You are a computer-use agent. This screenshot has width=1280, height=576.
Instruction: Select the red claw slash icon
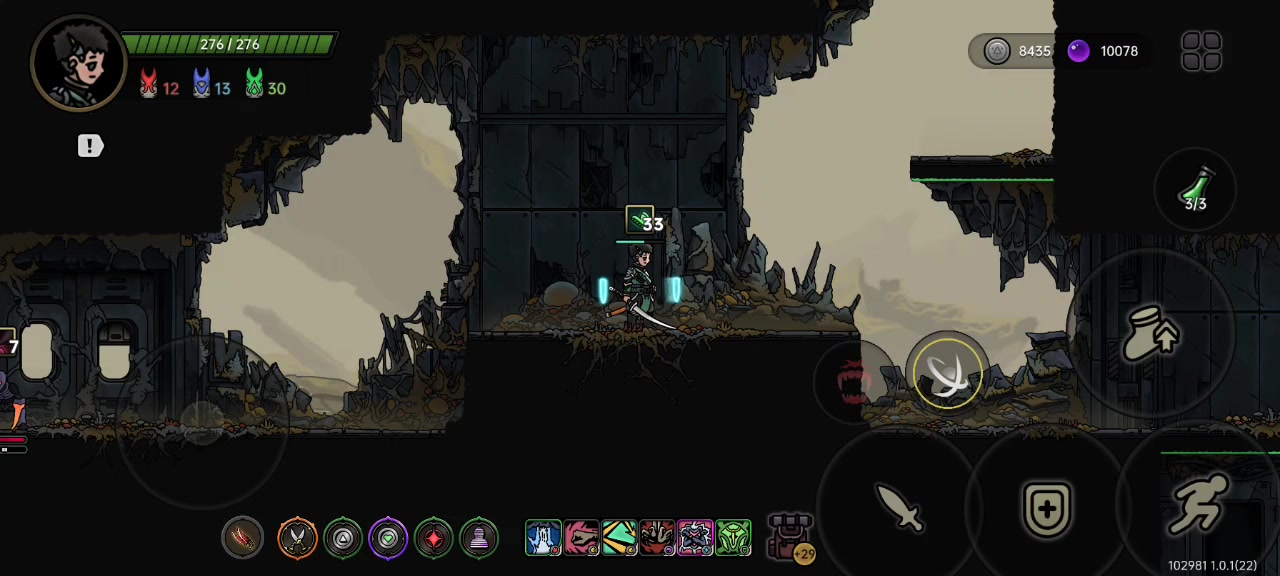pos(242,538)
